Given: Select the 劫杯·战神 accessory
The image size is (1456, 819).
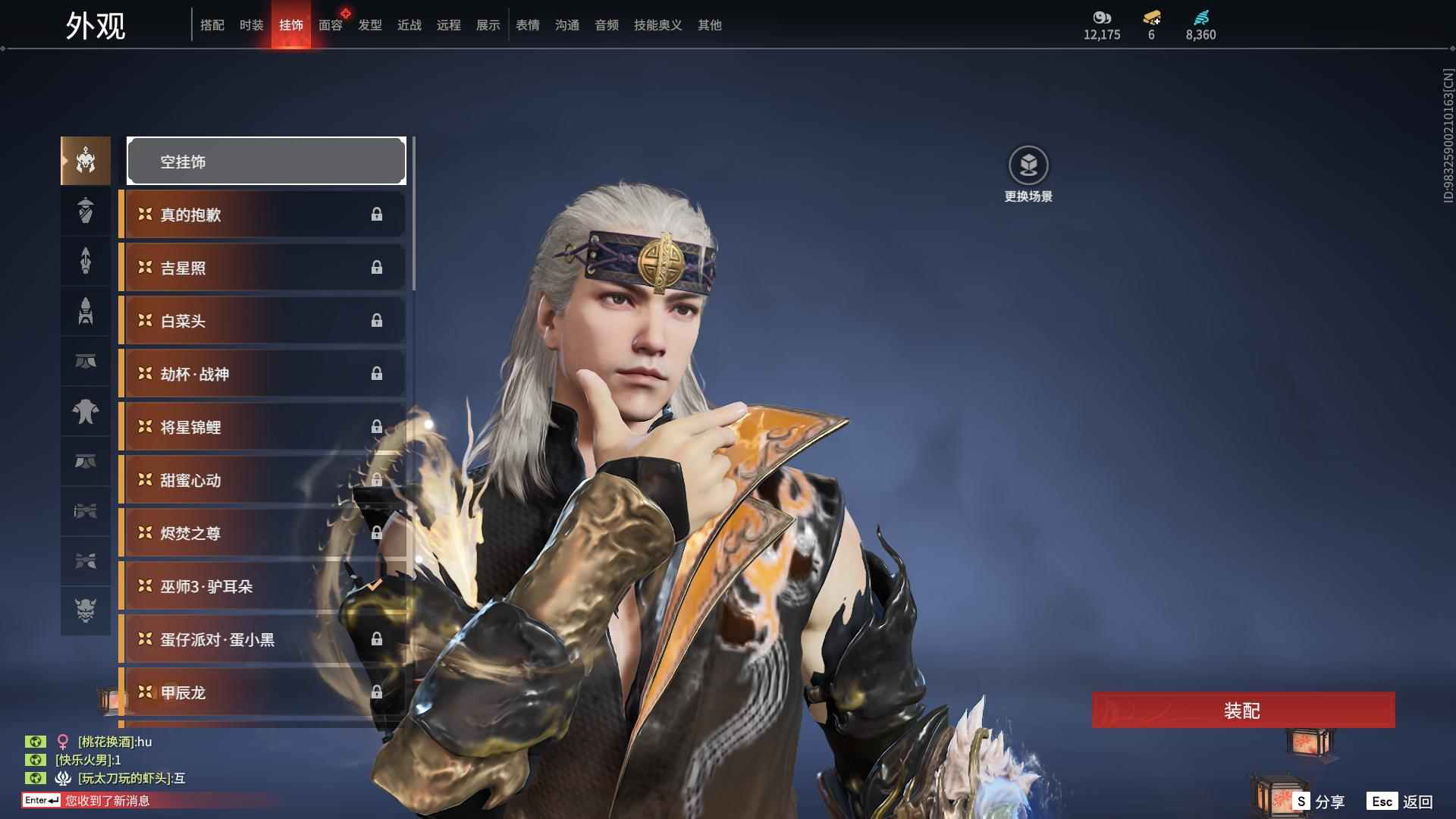Looking at the screenshot, I should [x=262, y=374].
